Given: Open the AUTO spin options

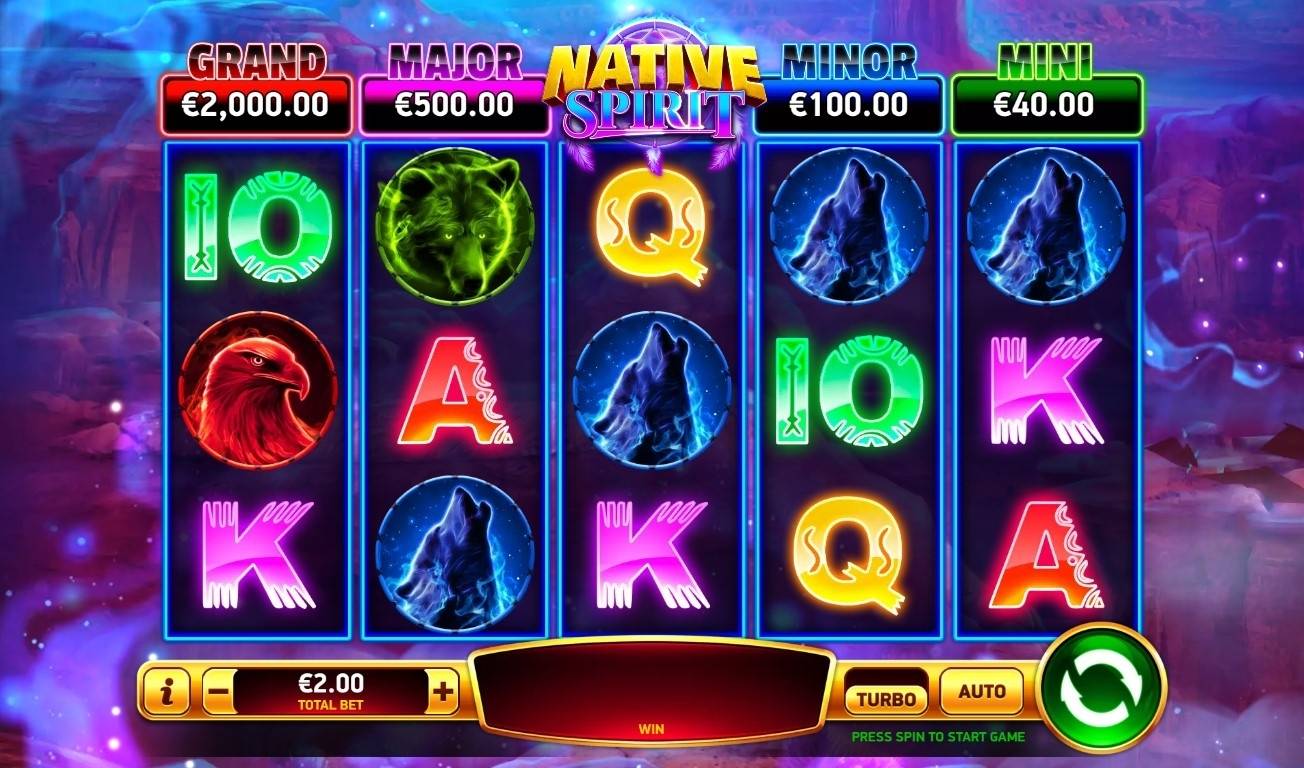Looking at the screenshot, I should tap(981, 691).
